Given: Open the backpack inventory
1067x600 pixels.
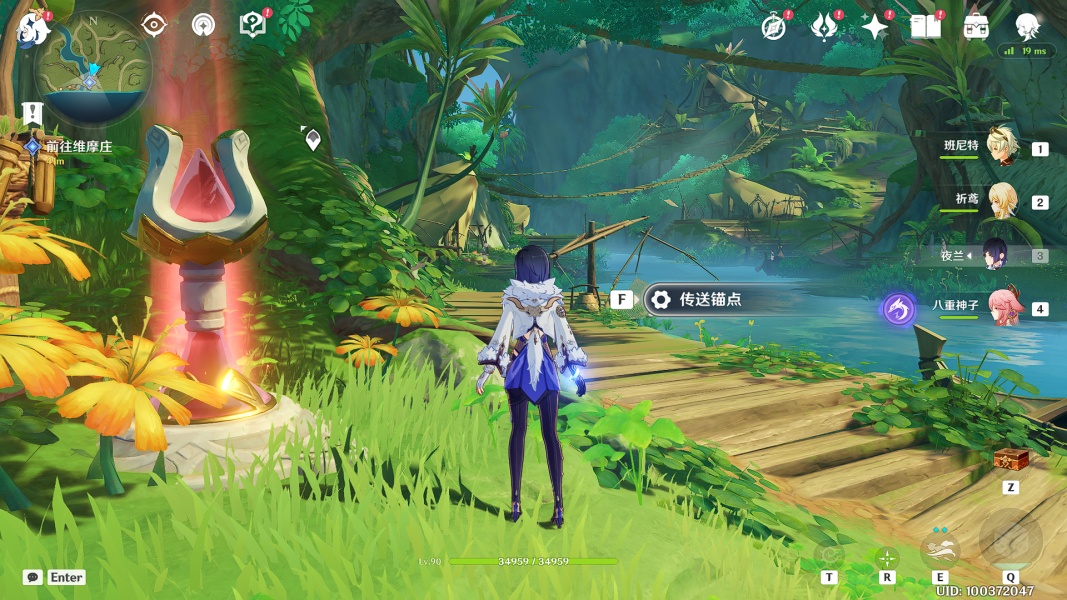Looking at the screenshot, I should click(977, 27).
